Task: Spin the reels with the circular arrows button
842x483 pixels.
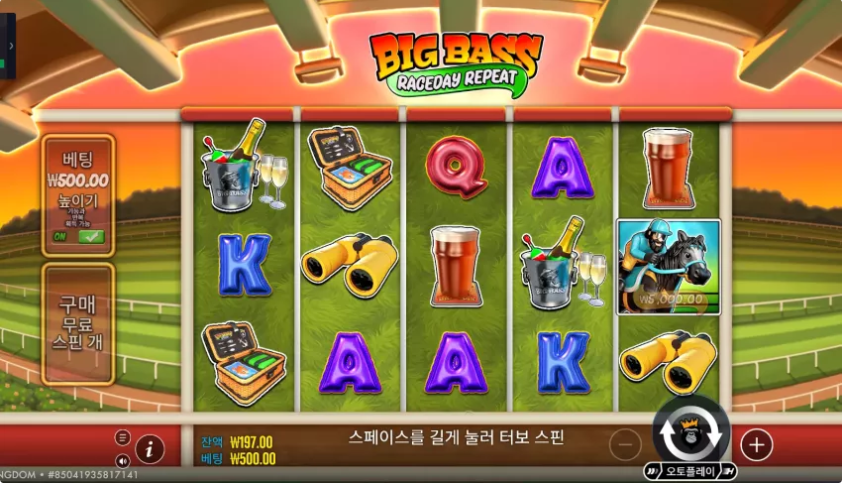Action: pyautogui.click(x=691, y=433)
